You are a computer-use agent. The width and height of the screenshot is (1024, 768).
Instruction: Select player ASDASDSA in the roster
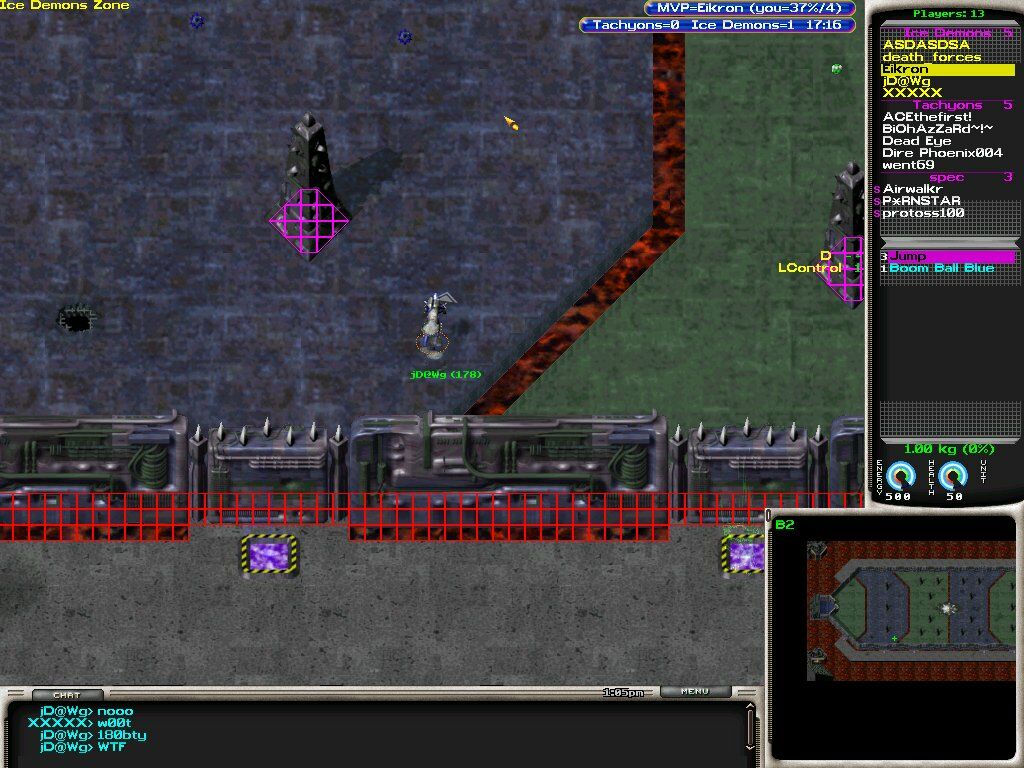tap(925, 45)
